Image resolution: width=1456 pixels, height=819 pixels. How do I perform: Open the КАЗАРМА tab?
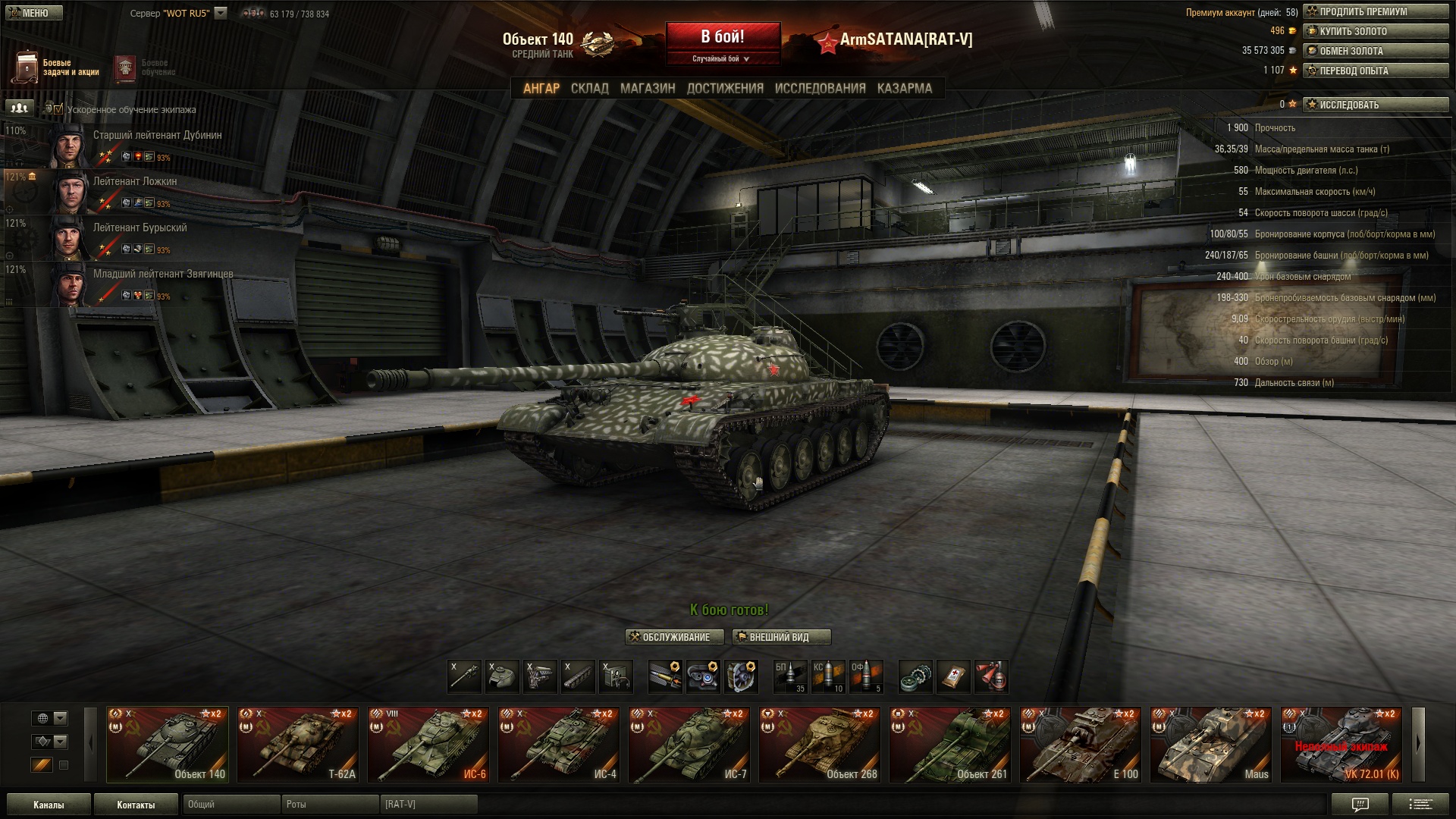(904, 89)
